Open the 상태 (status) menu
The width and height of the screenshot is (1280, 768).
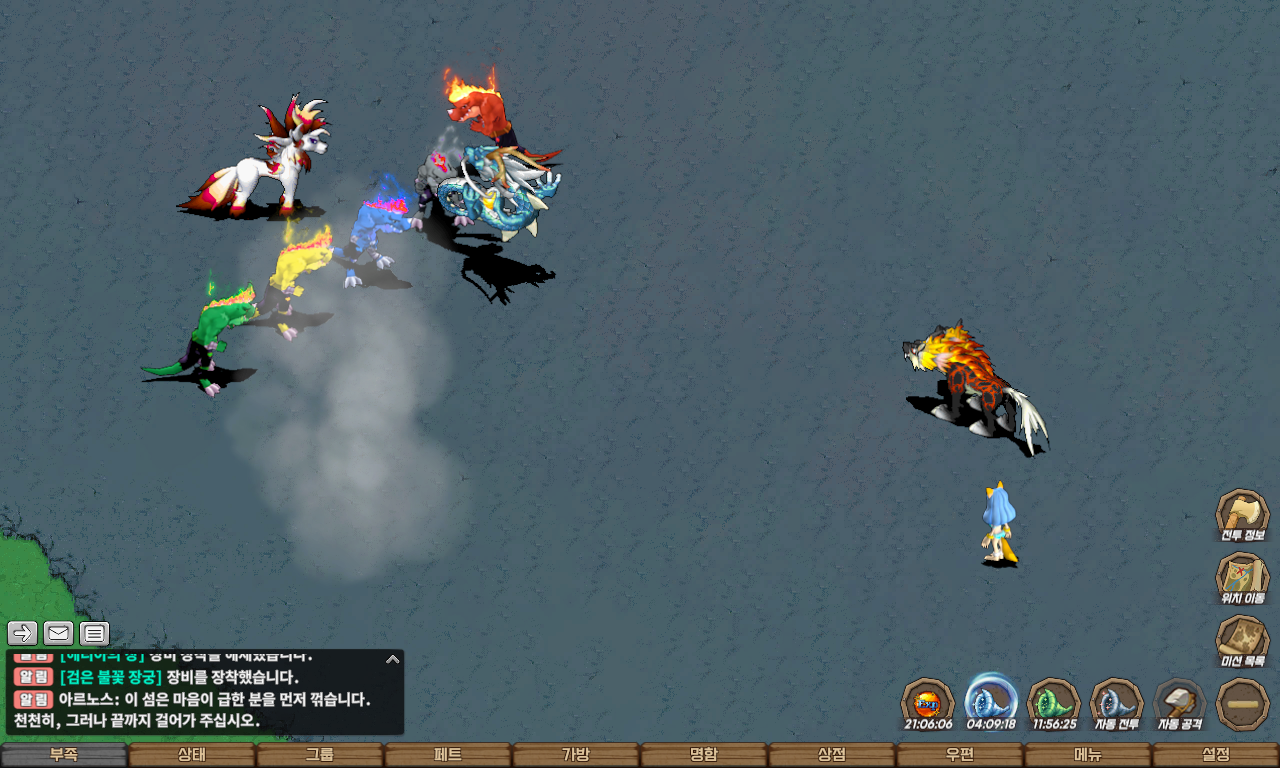point(192,755)
